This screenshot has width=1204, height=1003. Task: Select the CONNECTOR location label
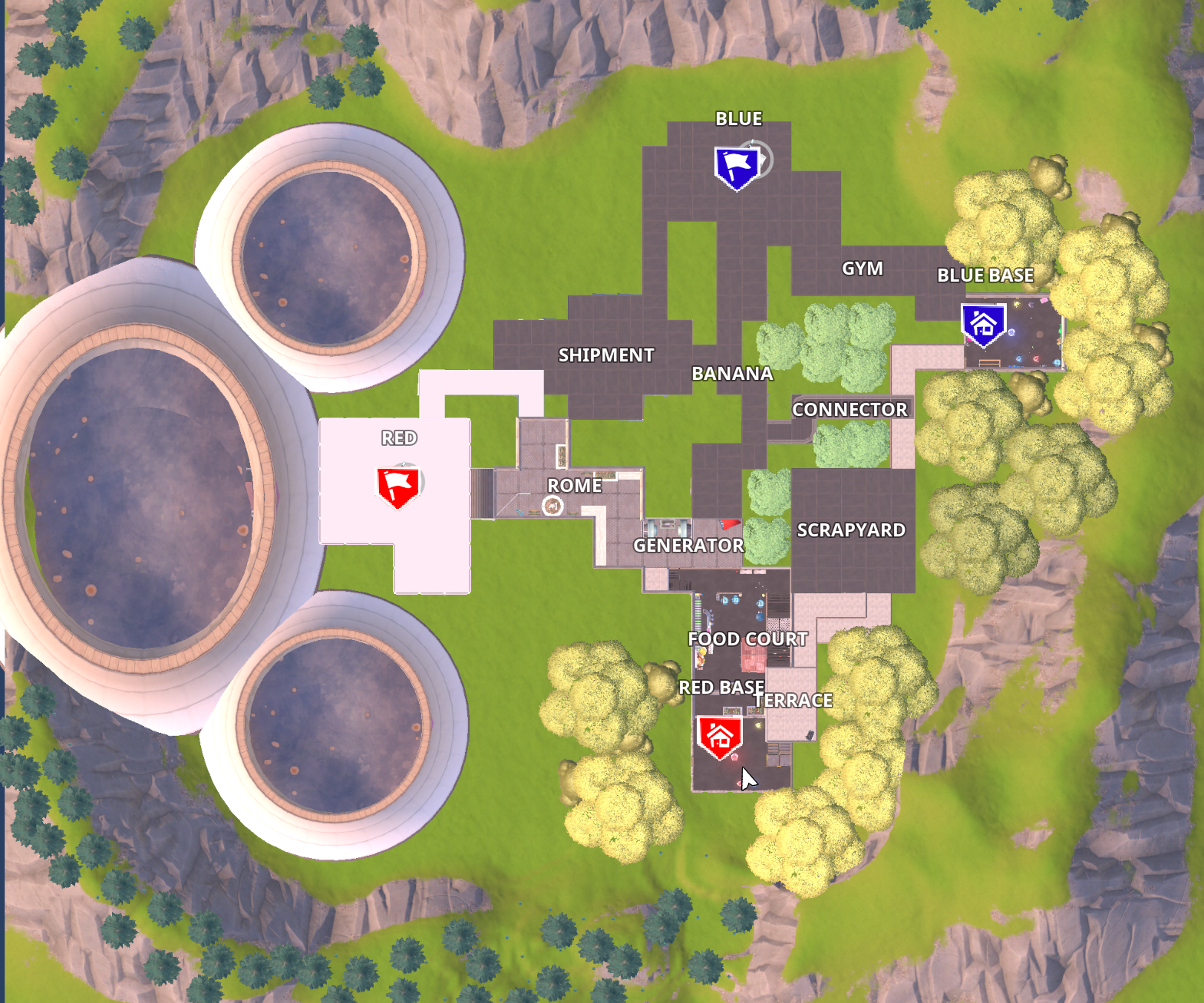[849, 410]
